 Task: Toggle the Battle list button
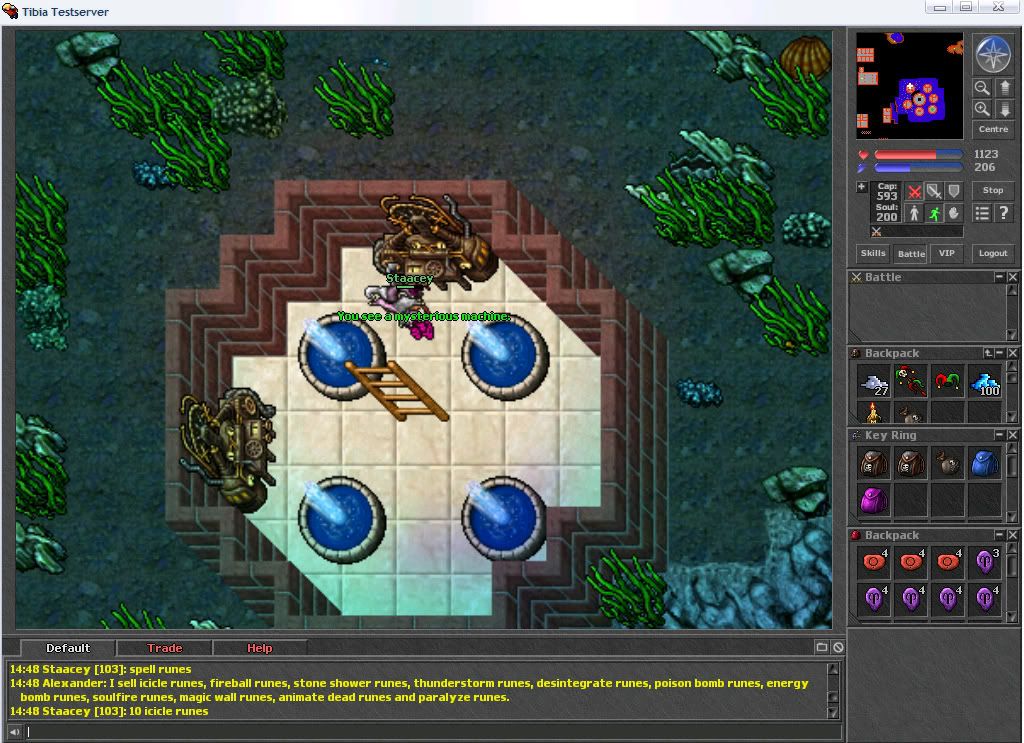point(910,253)
